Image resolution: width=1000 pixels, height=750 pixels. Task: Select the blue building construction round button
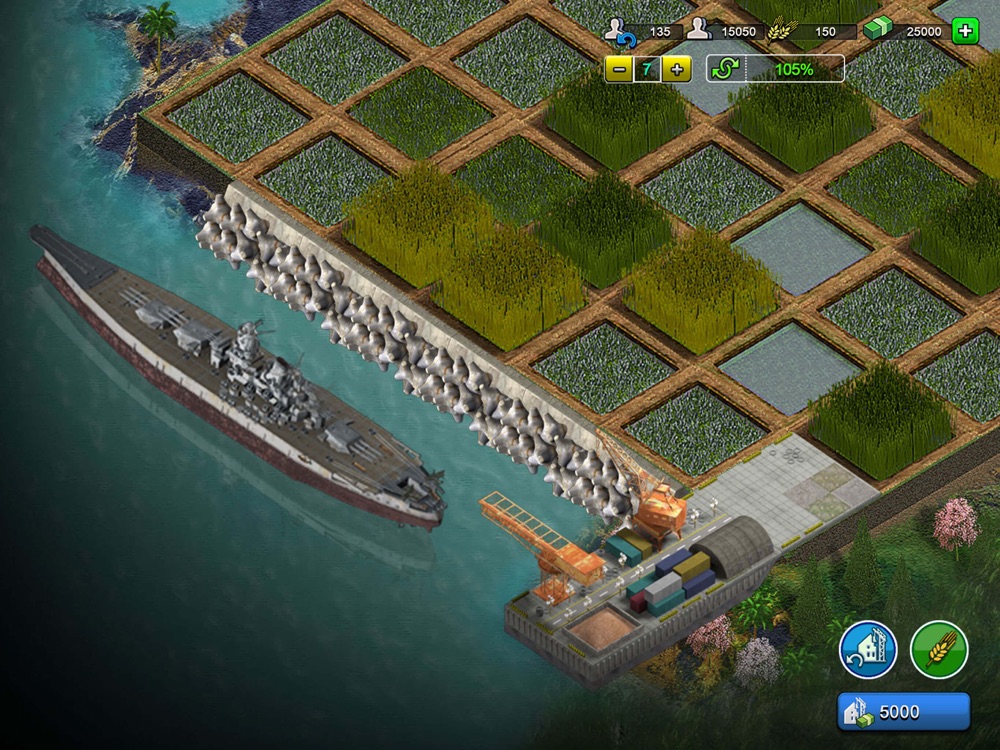(x=867, y=650)
